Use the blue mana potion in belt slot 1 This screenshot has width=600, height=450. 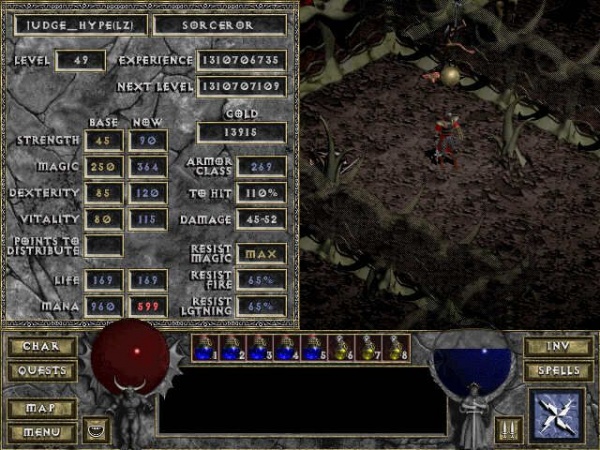206,349
